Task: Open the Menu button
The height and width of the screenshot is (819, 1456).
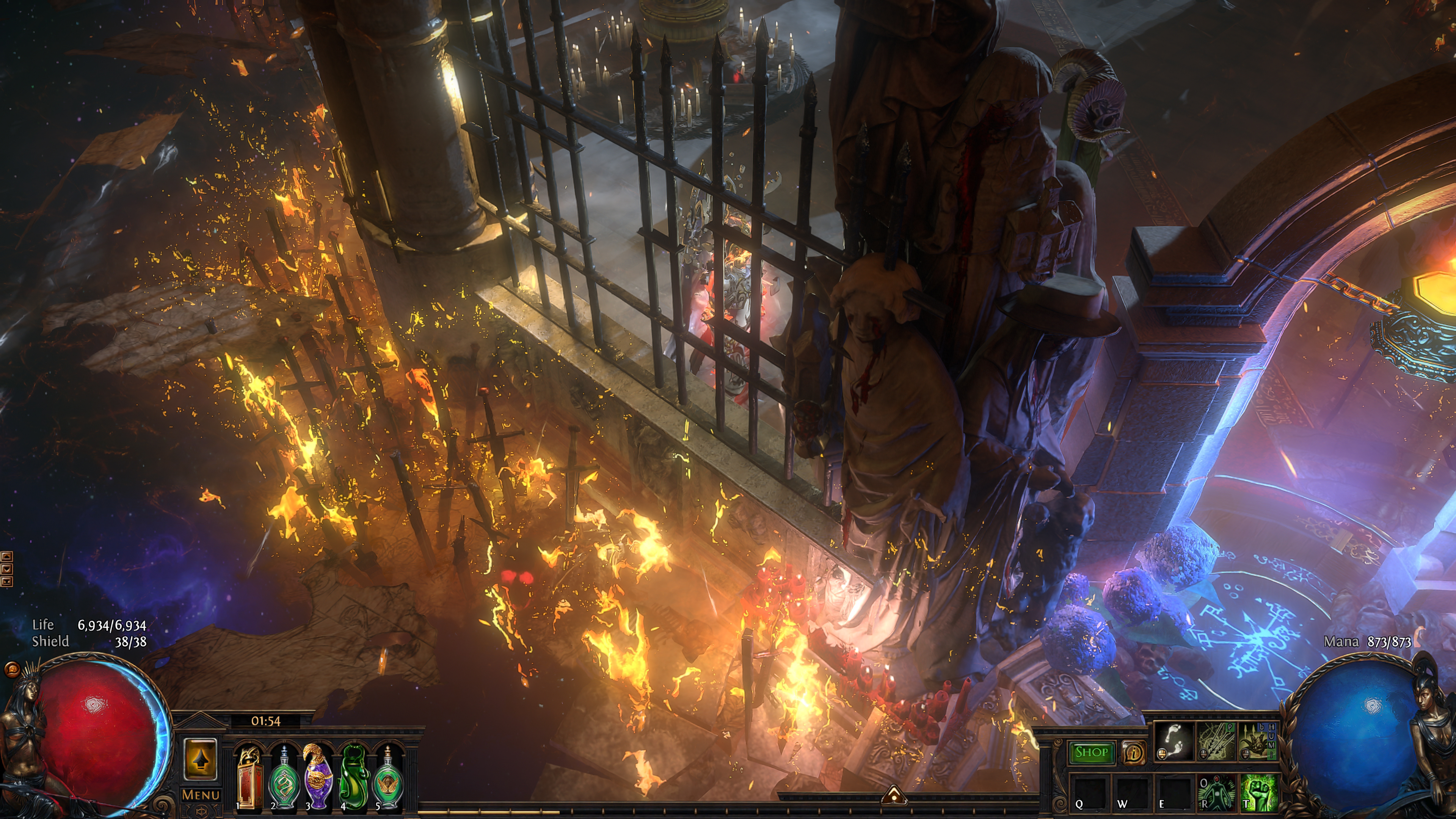Action: pos(201,795)
